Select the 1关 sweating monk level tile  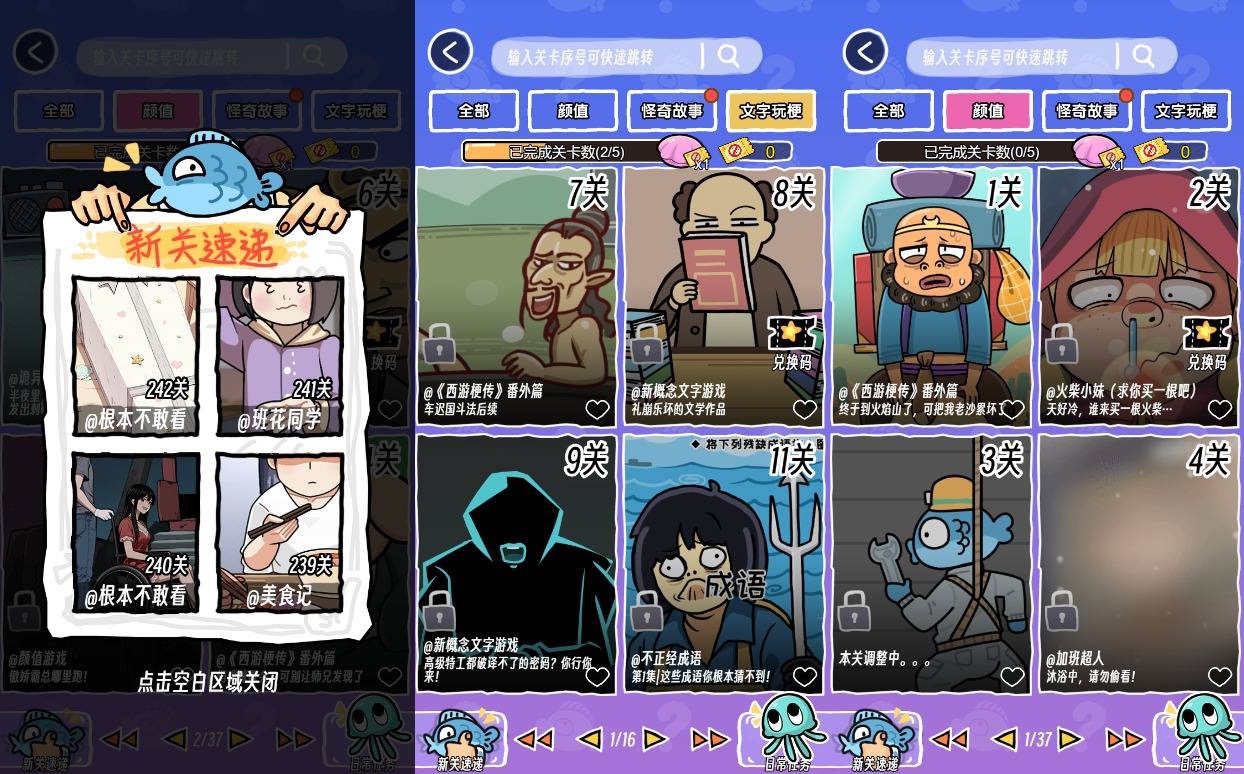pos(931,290)
